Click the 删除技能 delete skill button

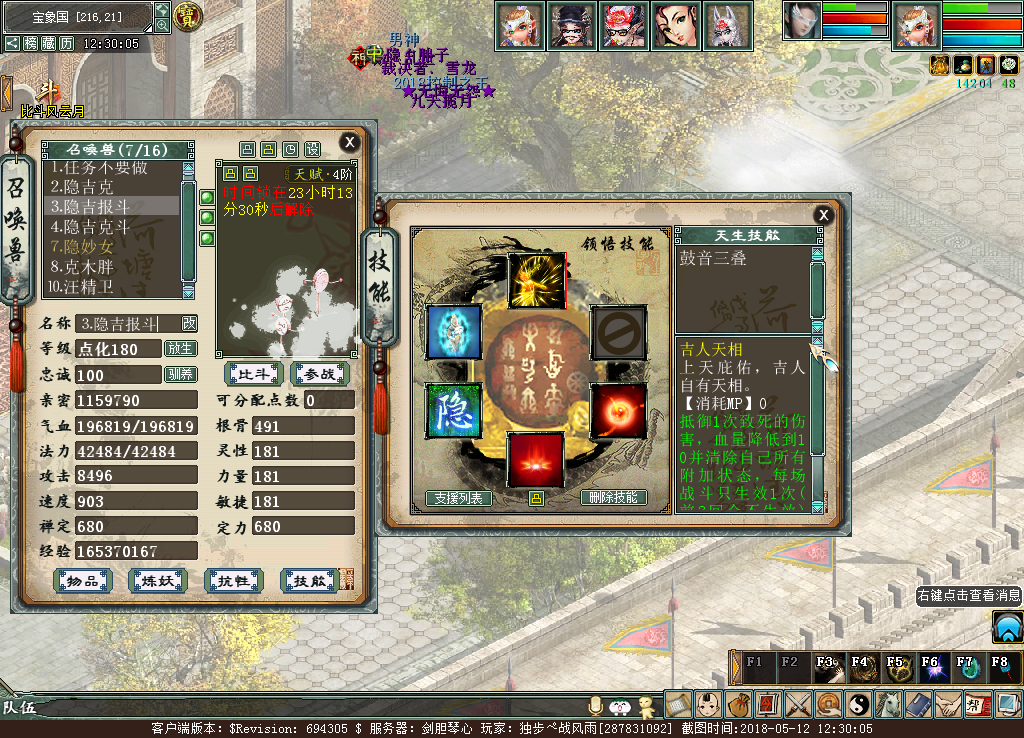click(613, 498)
